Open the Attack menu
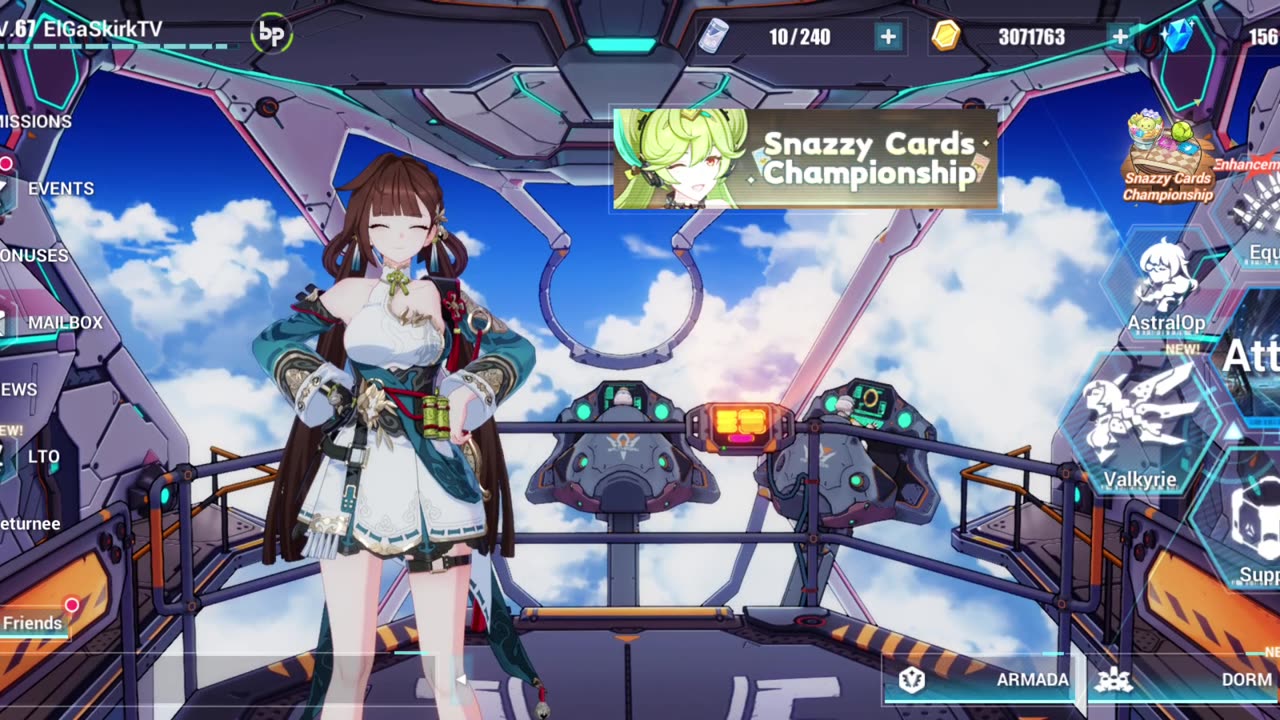 click(1250, 357)
